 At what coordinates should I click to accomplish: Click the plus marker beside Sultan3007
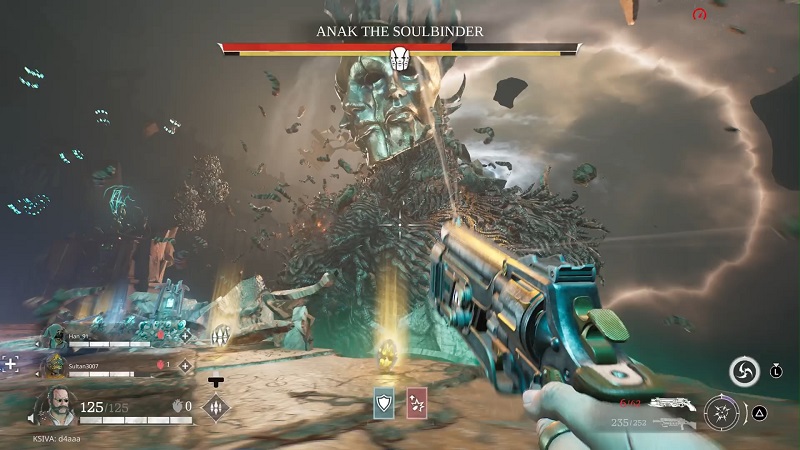185,366
